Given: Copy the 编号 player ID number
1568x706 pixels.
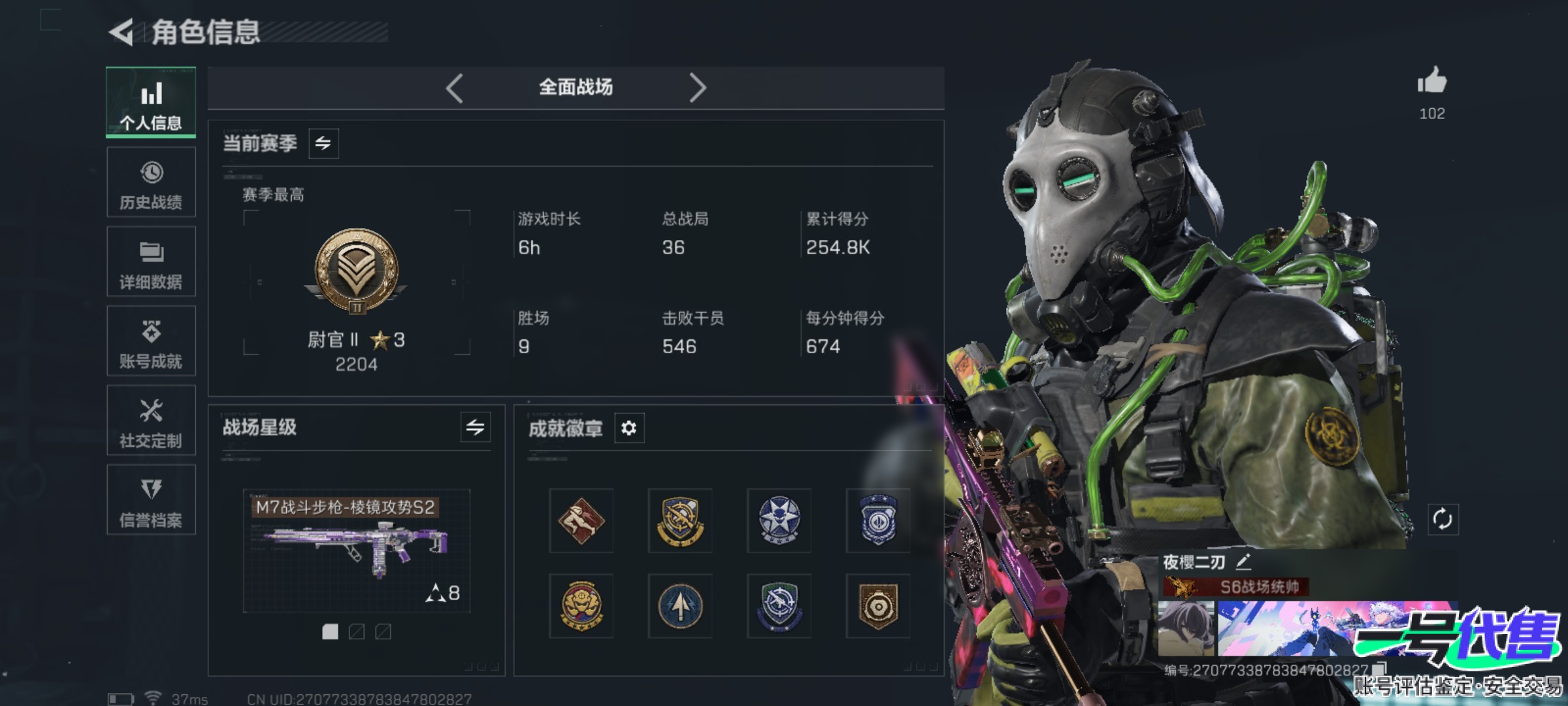Looking at the screenshot, I should pyautogui.click(x=1379, y=669).
